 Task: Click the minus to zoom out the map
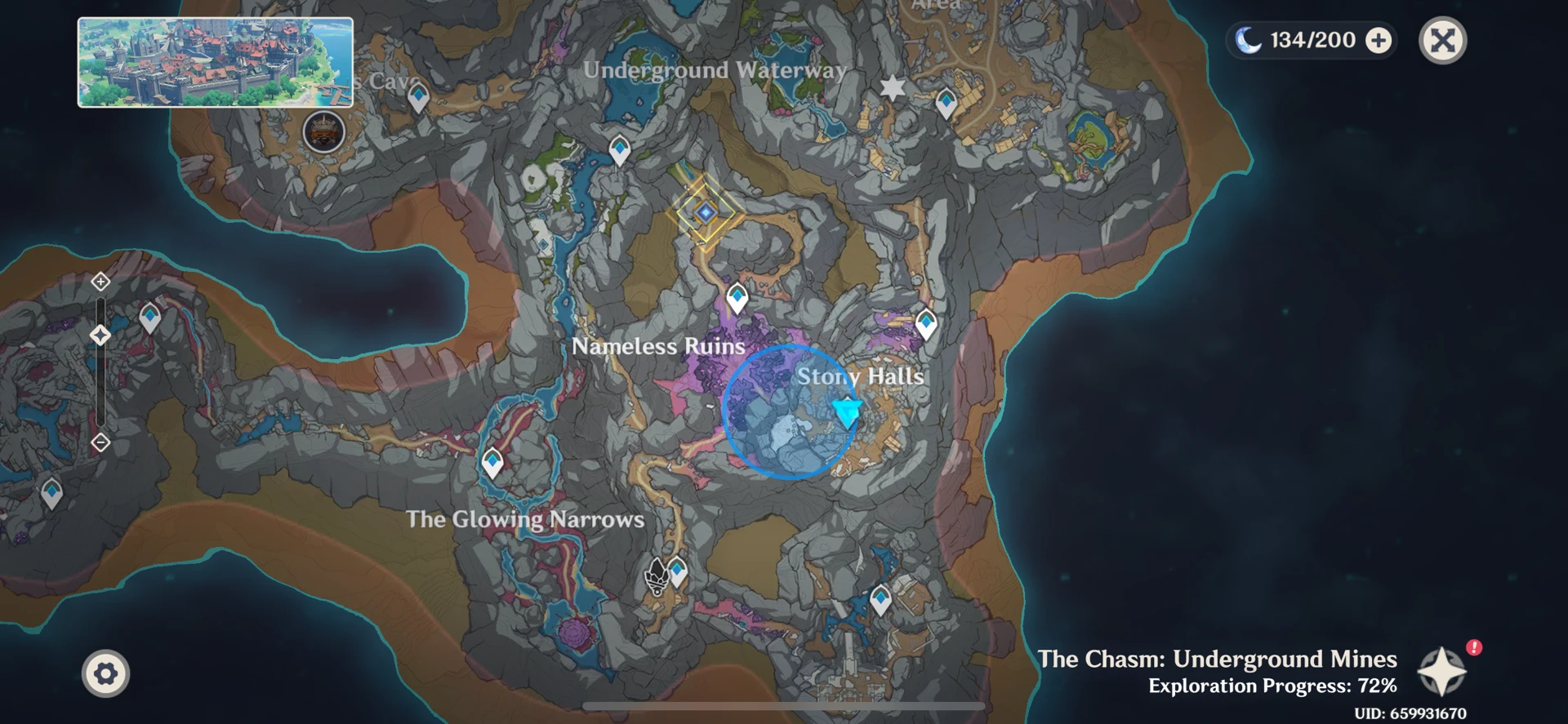tap(100, 441)
